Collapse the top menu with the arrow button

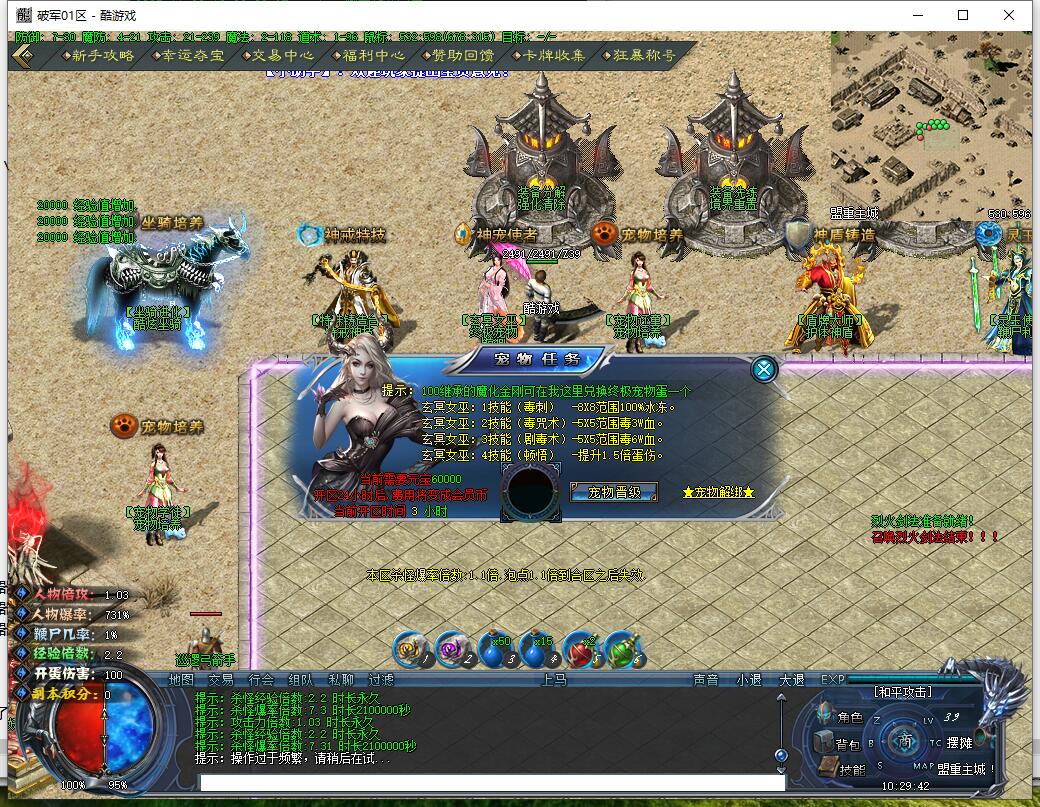pos(22,56)
